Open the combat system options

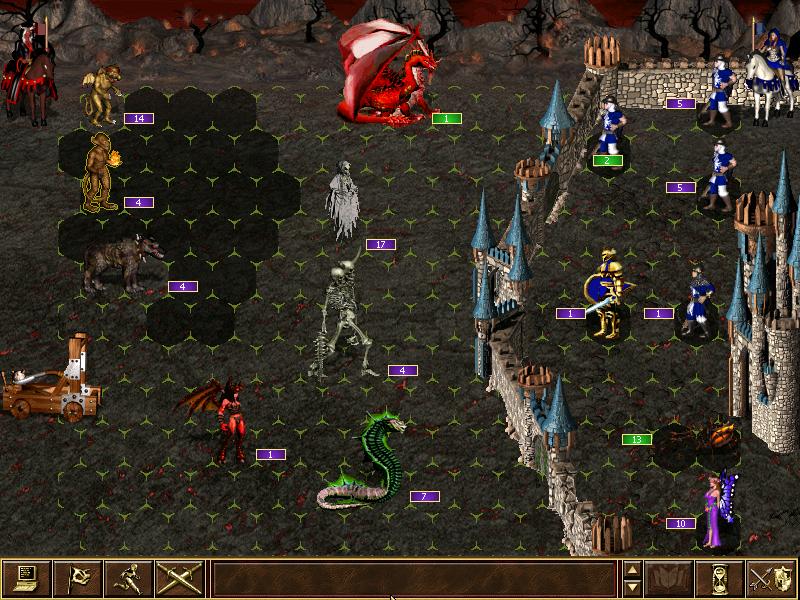[27, 577]
